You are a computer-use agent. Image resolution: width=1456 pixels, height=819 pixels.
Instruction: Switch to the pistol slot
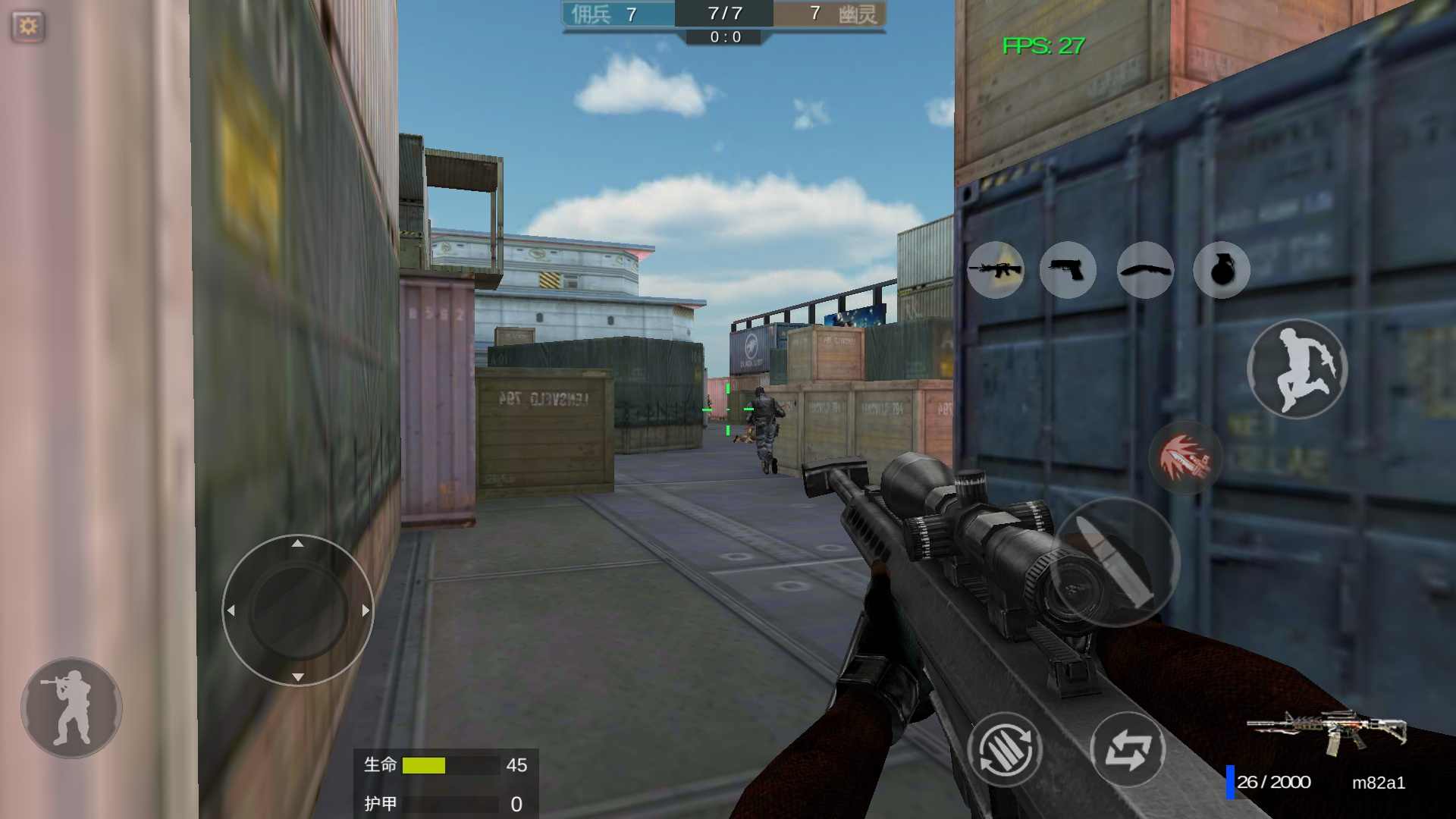click(1068, 270)
